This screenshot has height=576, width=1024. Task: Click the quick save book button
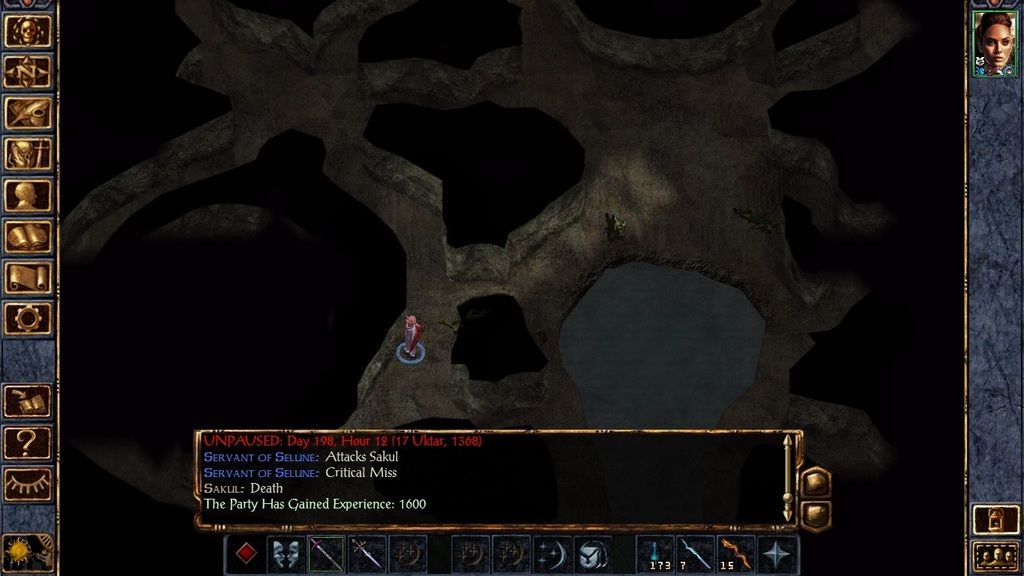click(28, 401)
